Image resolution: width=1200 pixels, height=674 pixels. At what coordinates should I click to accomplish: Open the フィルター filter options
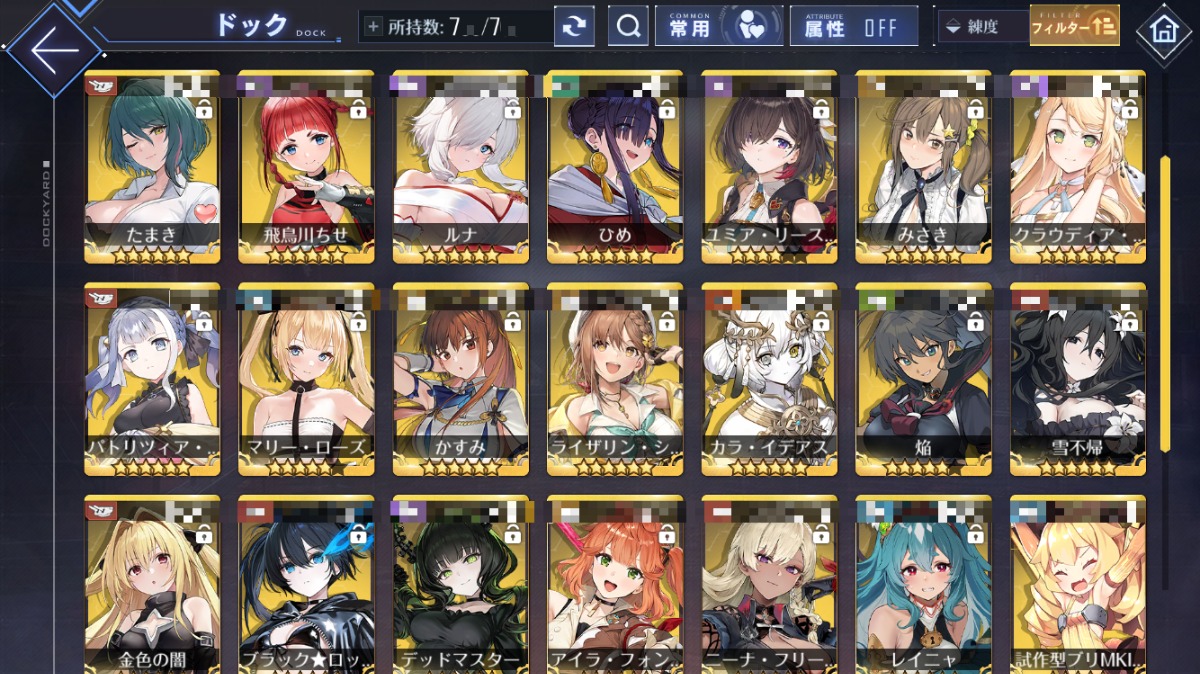click(x=1074, y=27)
